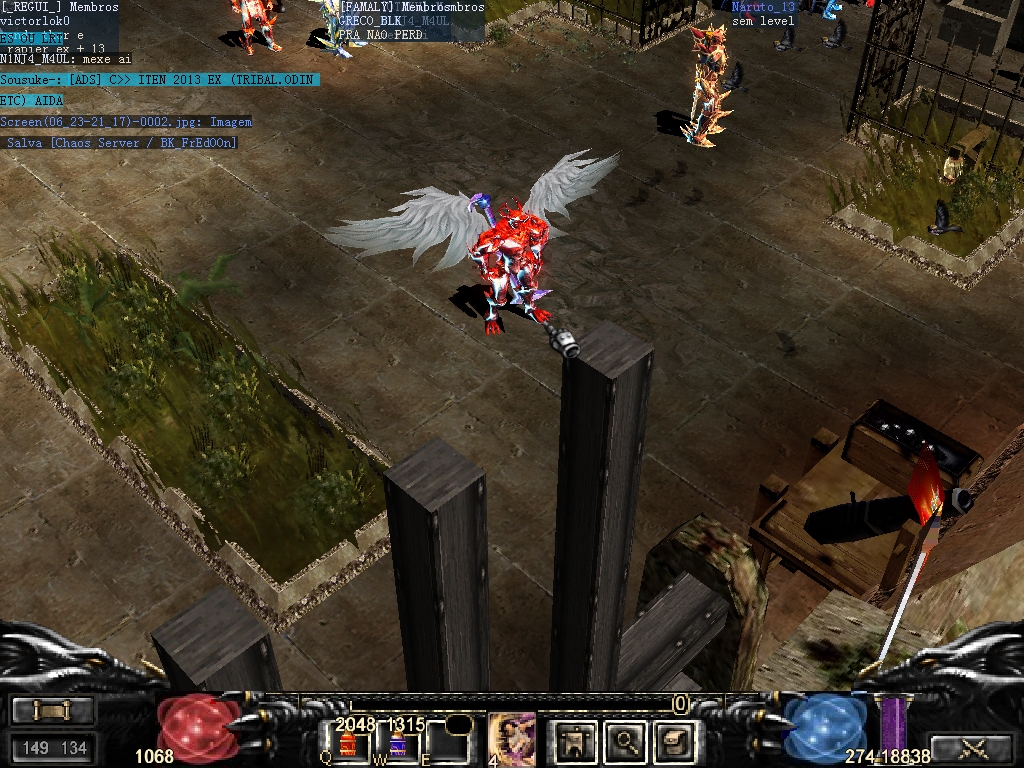
Task: Select the Screen image chat line
Action: [126, 122]
